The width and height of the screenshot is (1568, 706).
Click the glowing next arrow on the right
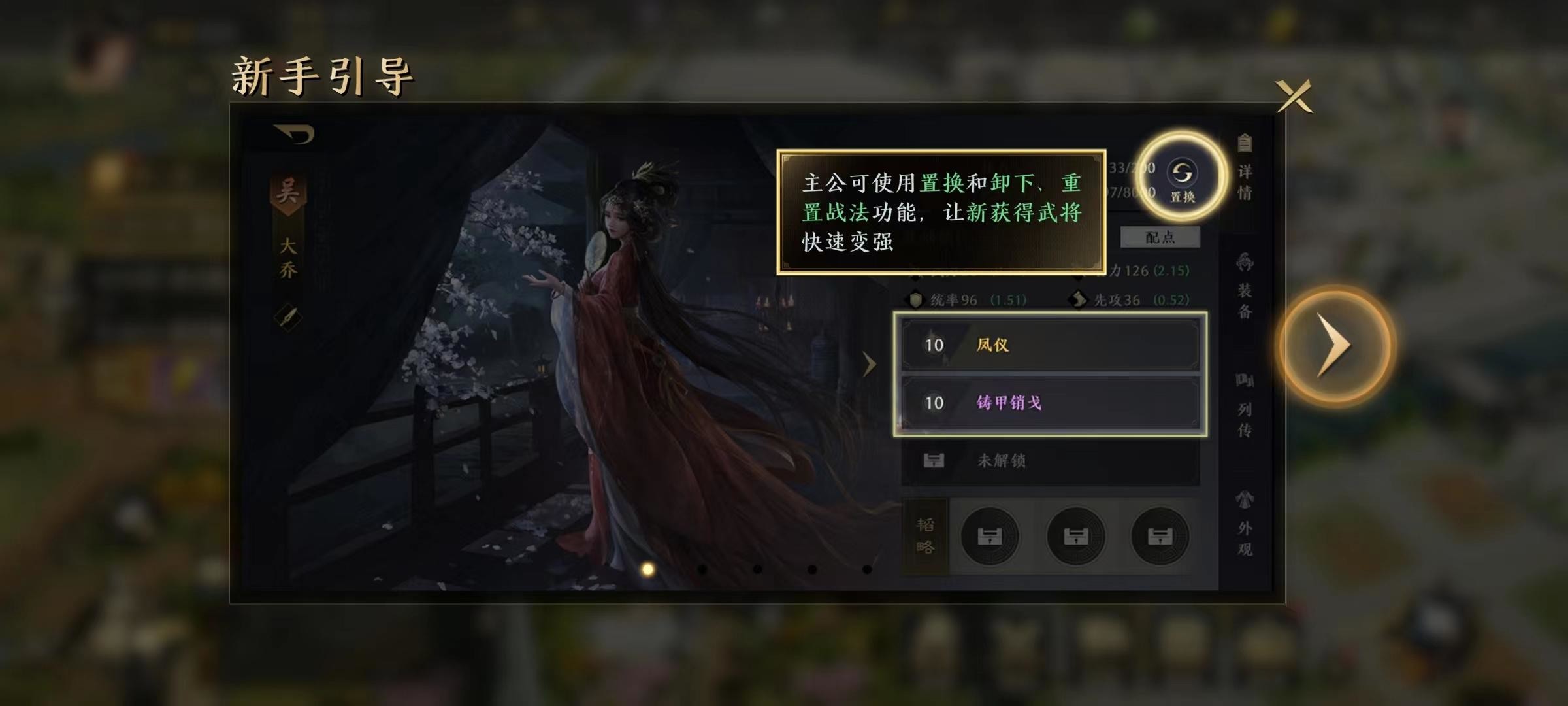tap(1337, 345)
